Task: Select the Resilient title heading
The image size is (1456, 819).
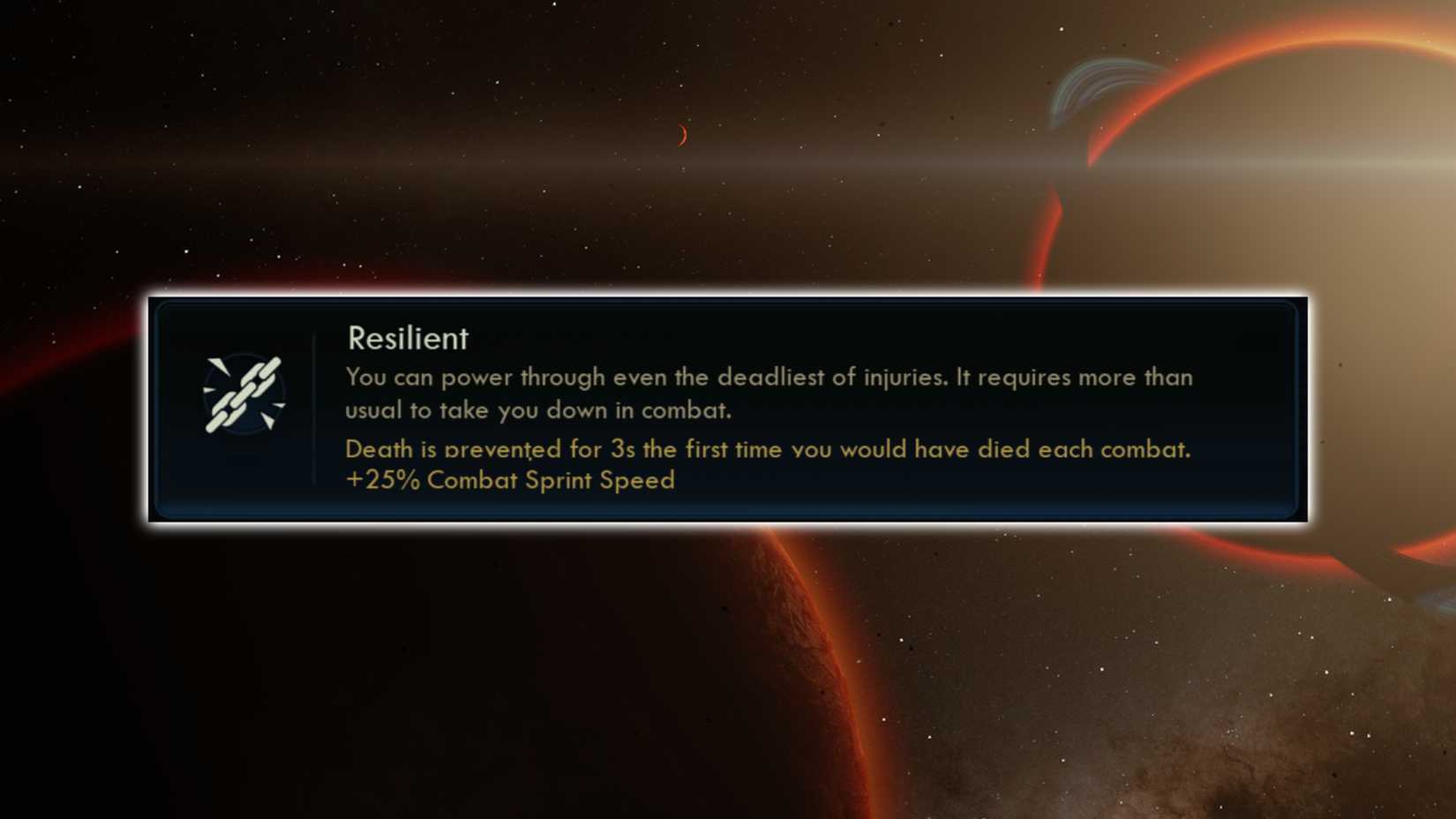Action: coord(407,338)
